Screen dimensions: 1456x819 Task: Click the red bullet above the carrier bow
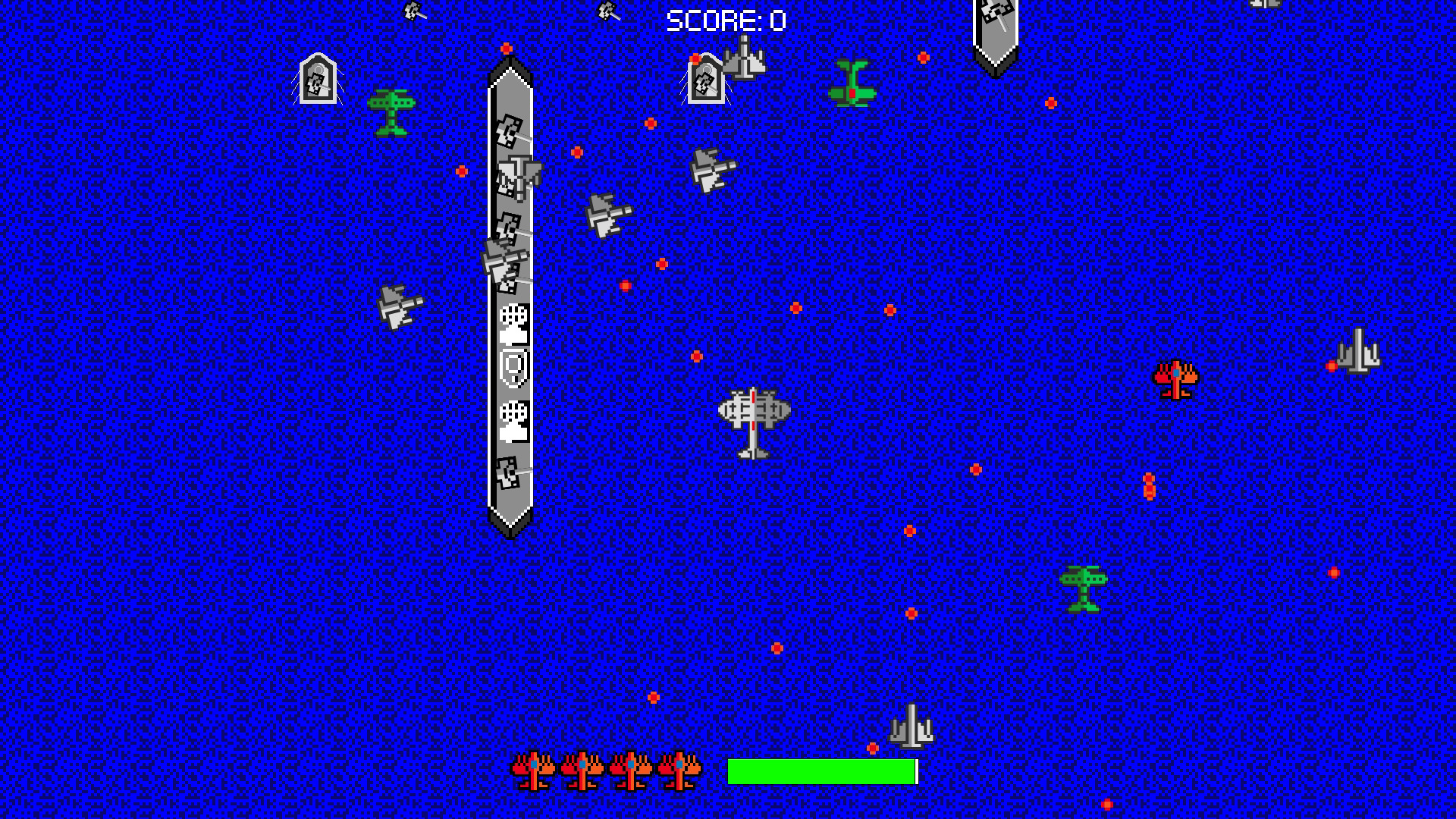[506, 47]
